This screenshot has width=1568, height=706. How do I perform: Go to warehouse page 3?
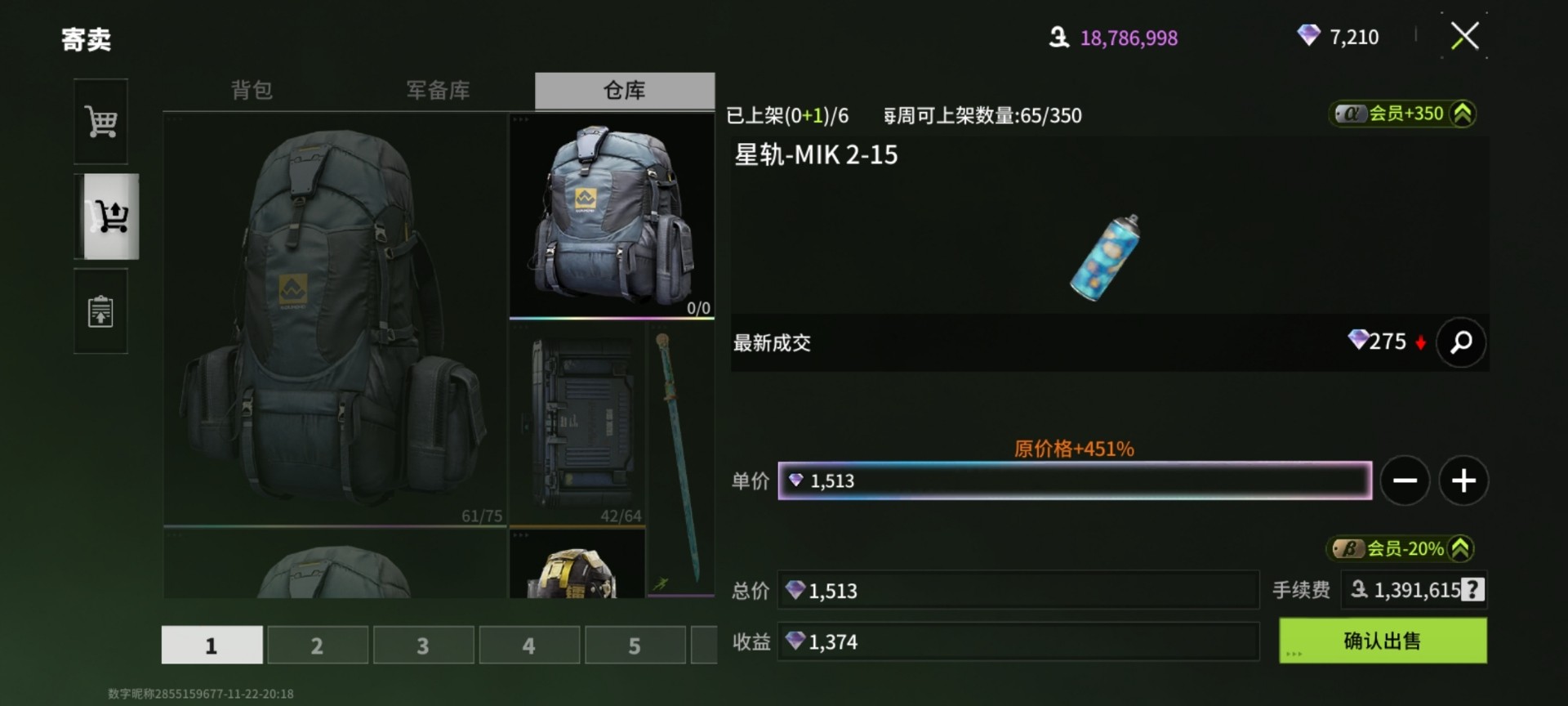(x=423, y=645)
